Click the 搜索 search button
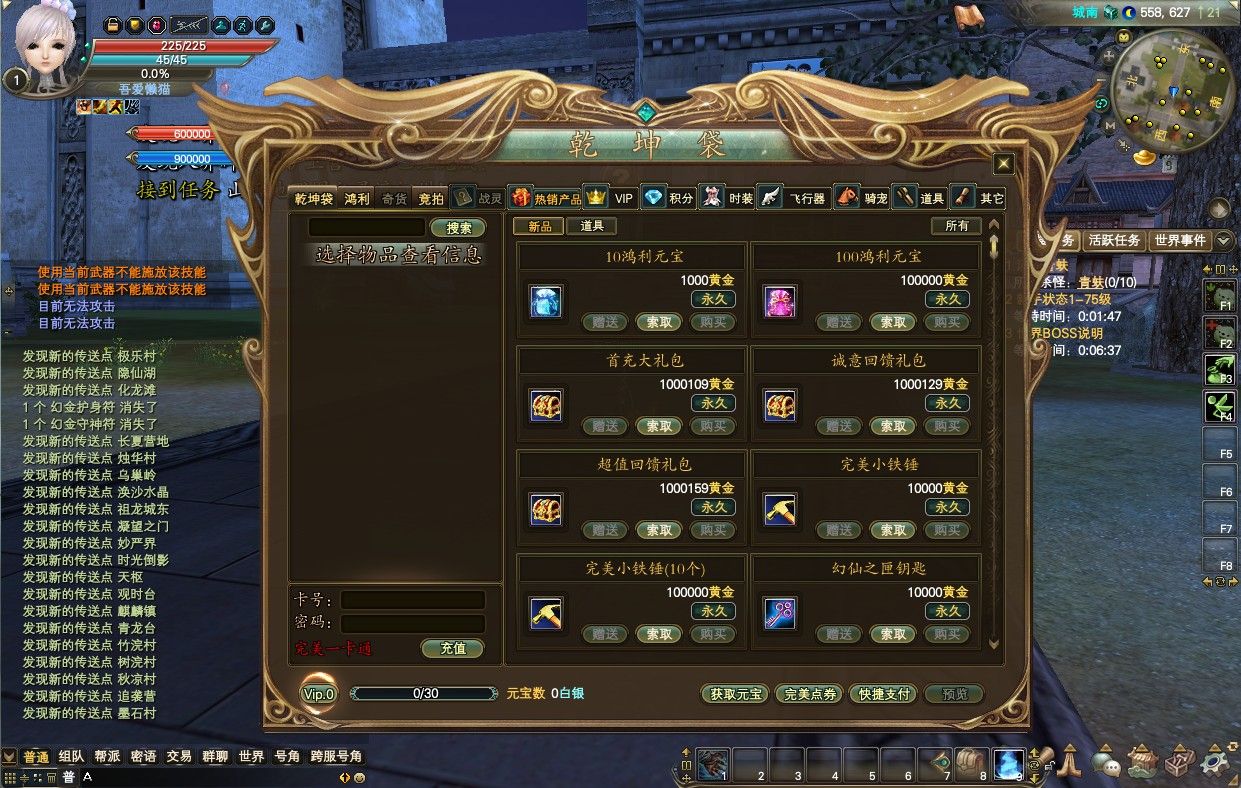Screen dimensions: 1241x788 (458, 228)
